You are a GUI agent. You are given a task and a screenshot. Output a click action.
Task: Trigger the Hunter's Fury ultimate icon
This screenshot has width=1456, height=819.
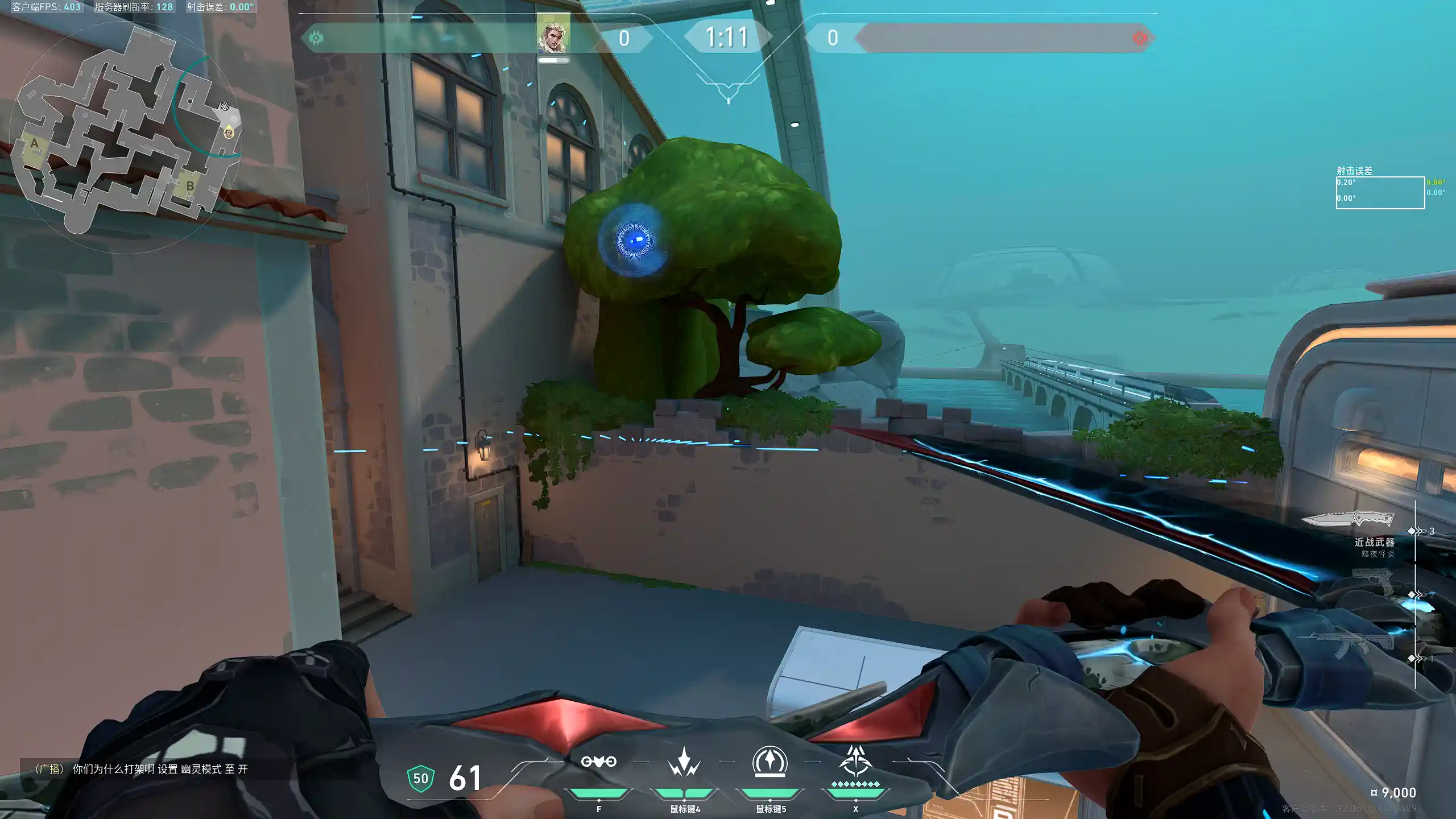coord(855,762)
